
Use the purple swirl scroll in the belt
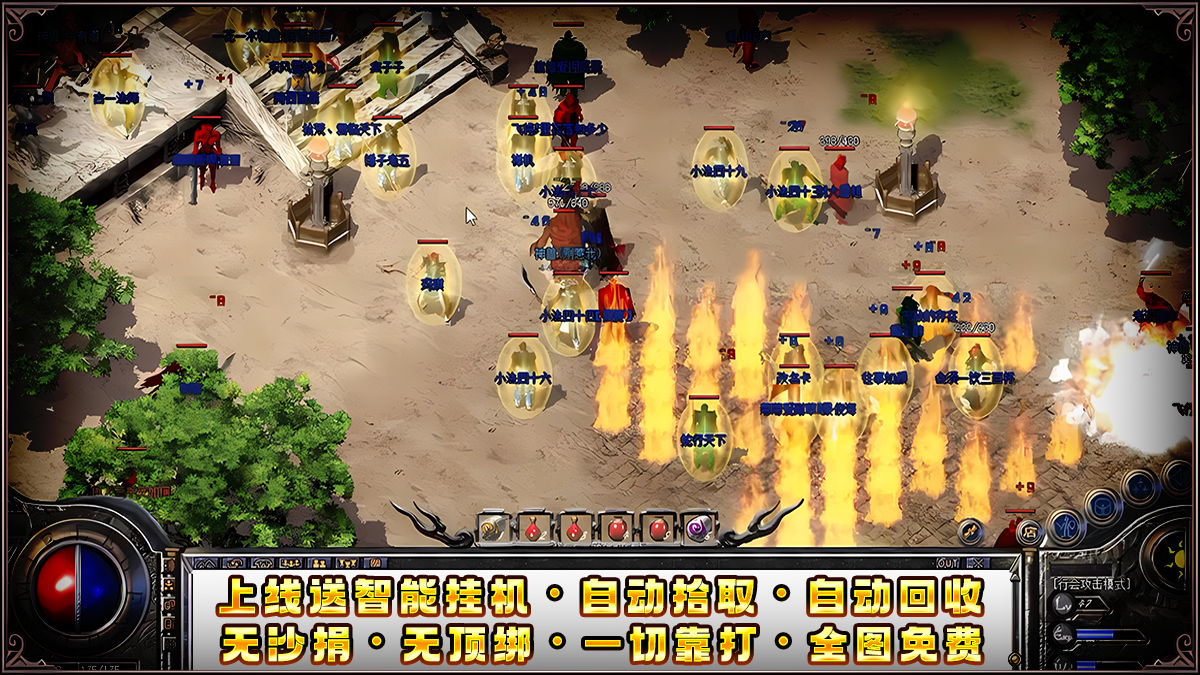699,528
